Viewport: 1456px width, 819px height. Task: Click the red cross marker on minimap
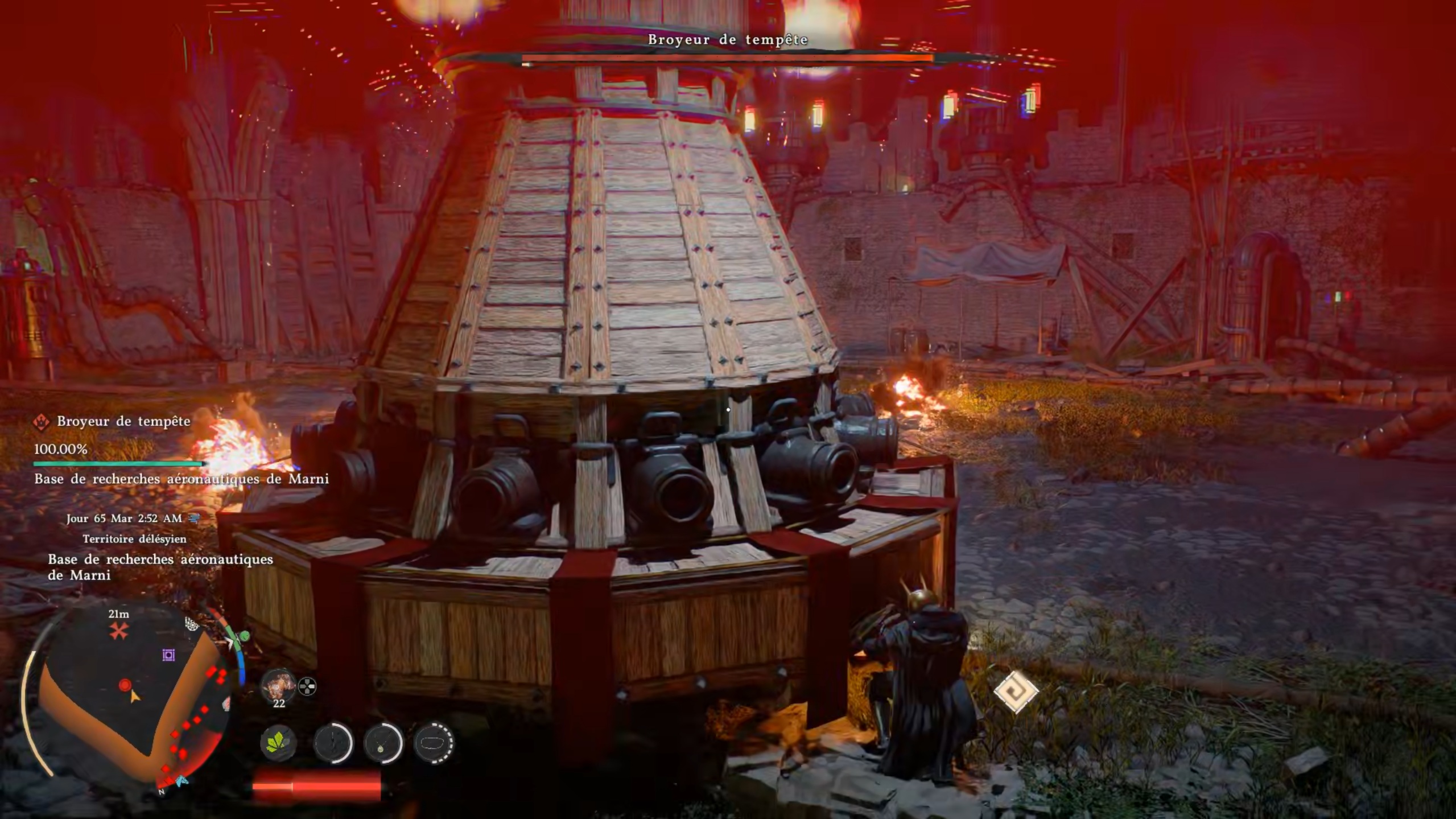pos(119,631)
